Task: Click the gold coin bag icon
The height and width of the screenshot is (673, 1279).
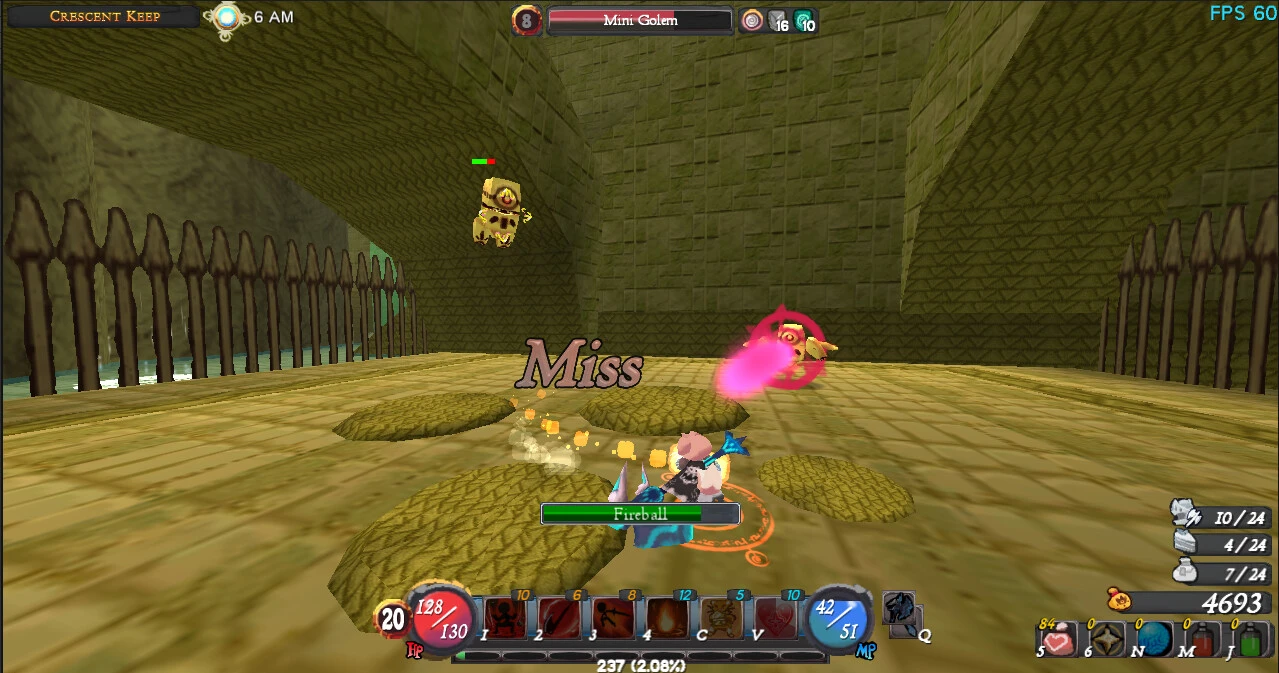Action: [x=1120, y=600]
